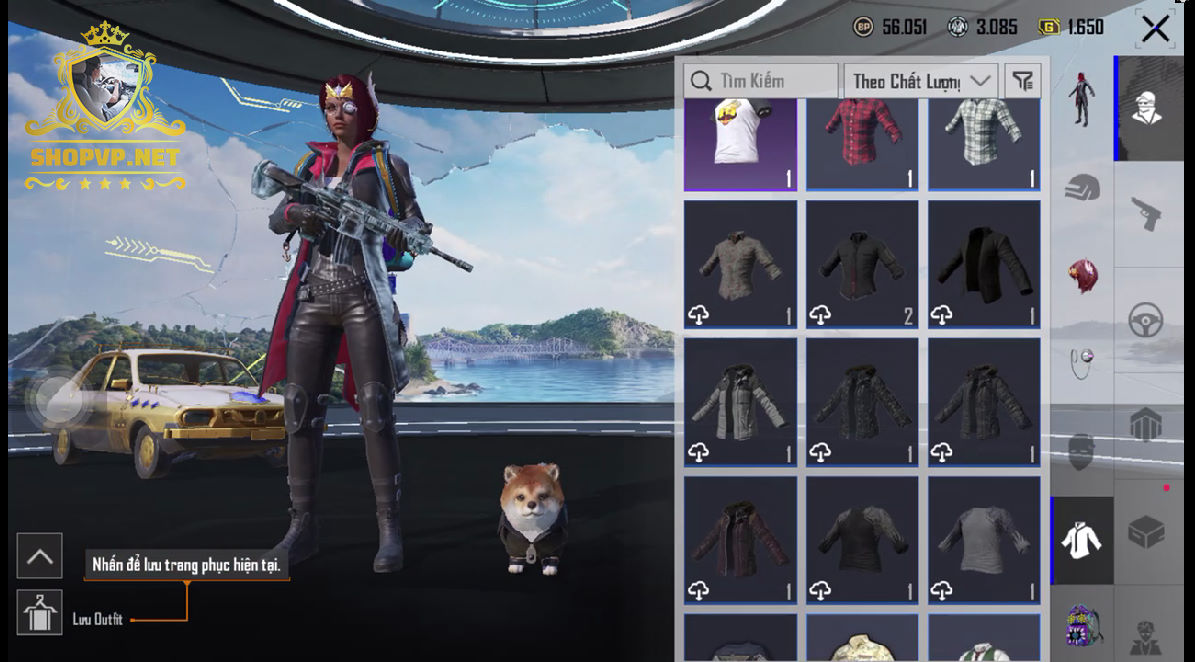Close the inventory screen with the X
1195x662 pixels.
coord(1155,29)
